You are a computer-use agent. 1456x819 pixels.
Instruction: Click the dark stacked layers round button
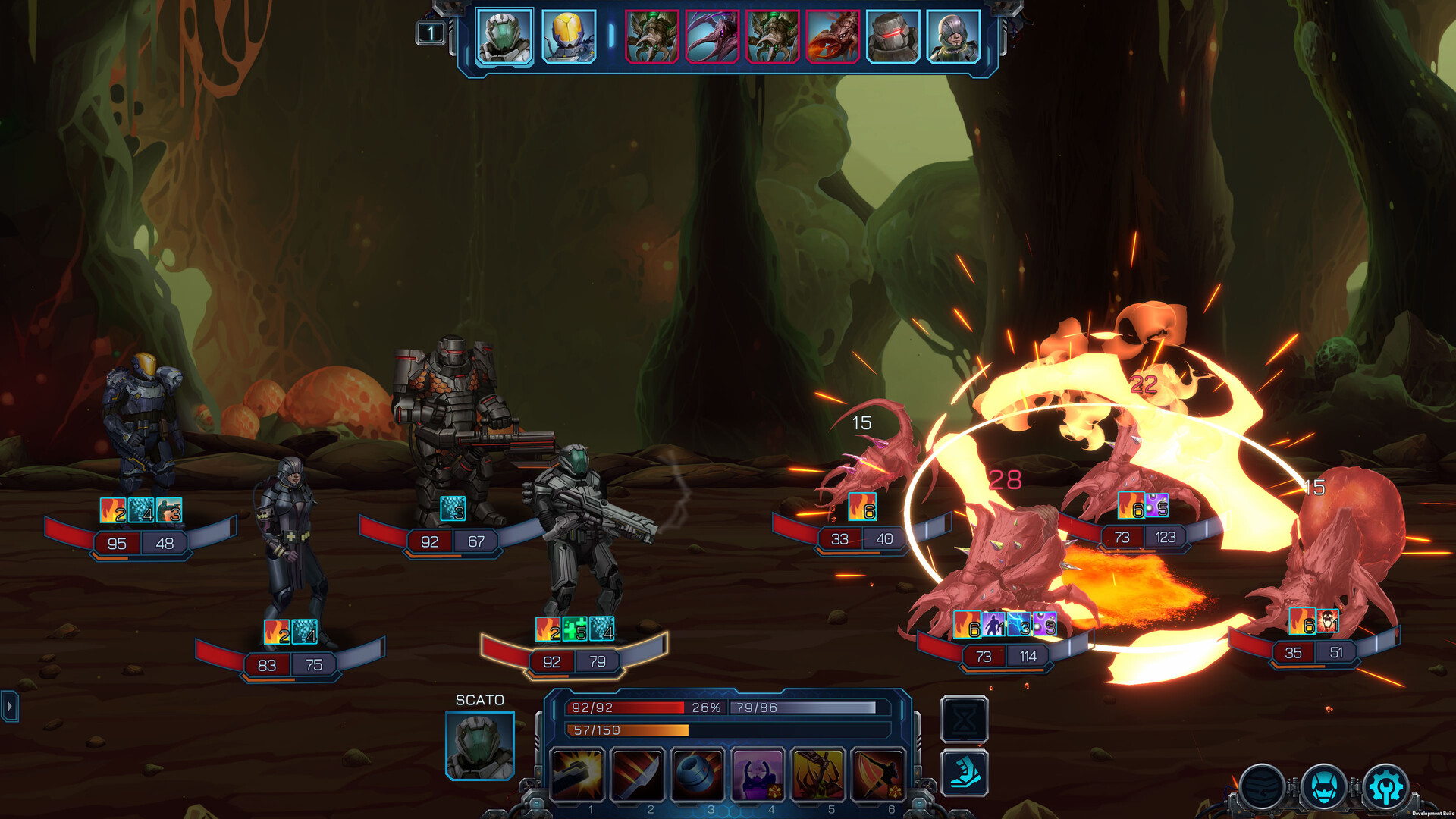click(1263, 788)
